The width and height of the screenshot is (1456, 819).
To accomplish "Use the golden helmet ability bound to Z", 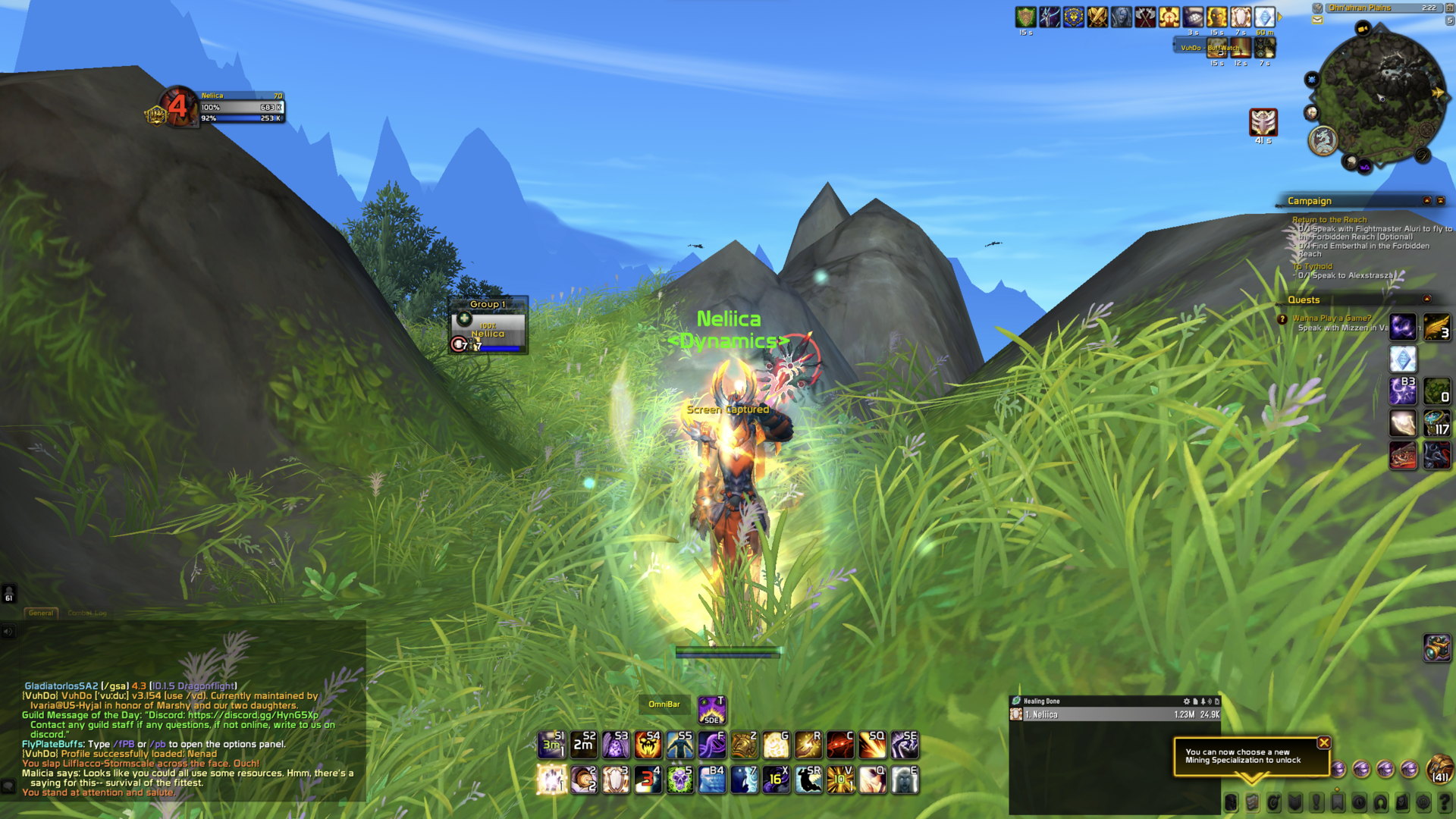I will tap(744, 745).
